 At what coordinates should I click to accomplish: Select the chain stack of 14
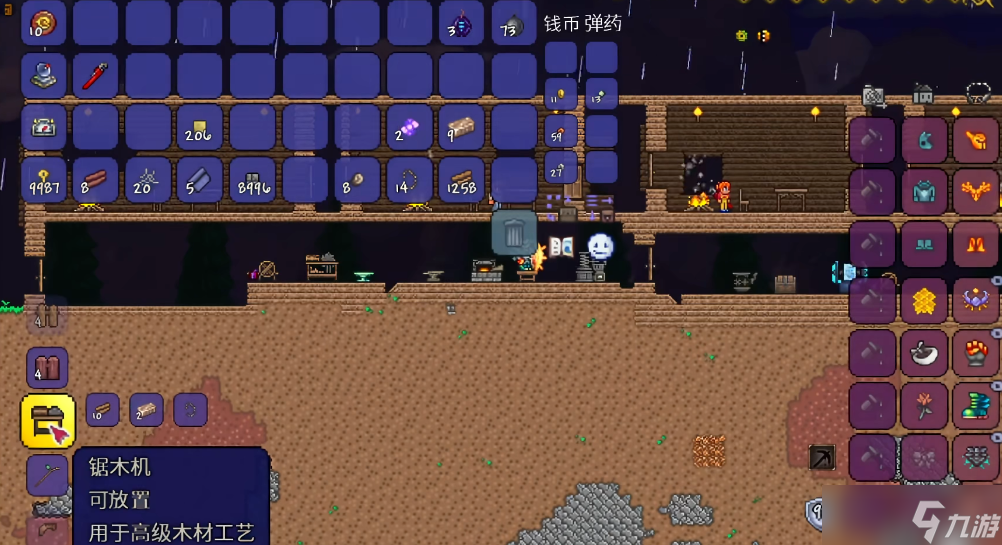tap(409, 180)
